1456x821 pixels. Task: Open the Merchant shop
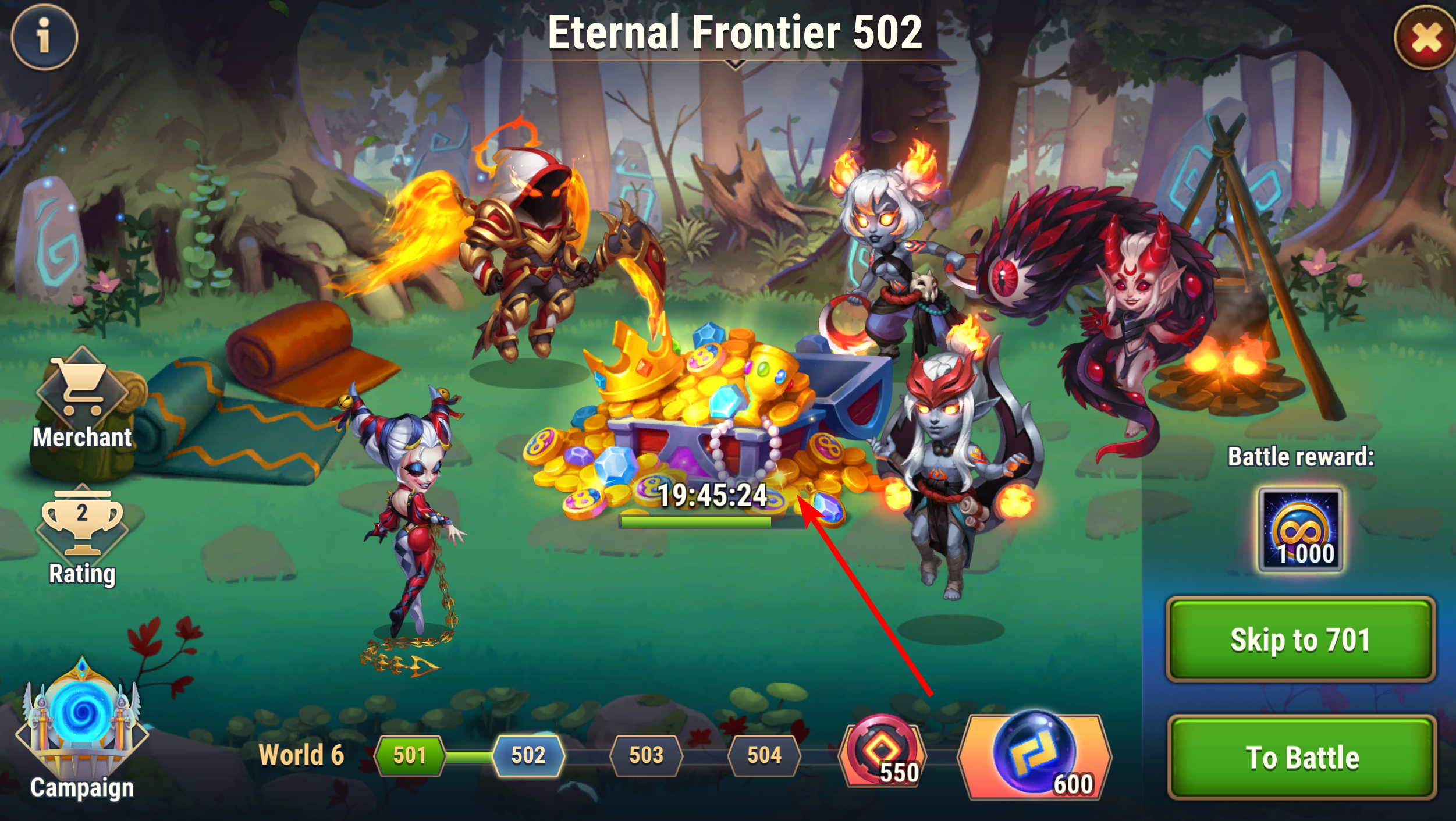(82, 400)
